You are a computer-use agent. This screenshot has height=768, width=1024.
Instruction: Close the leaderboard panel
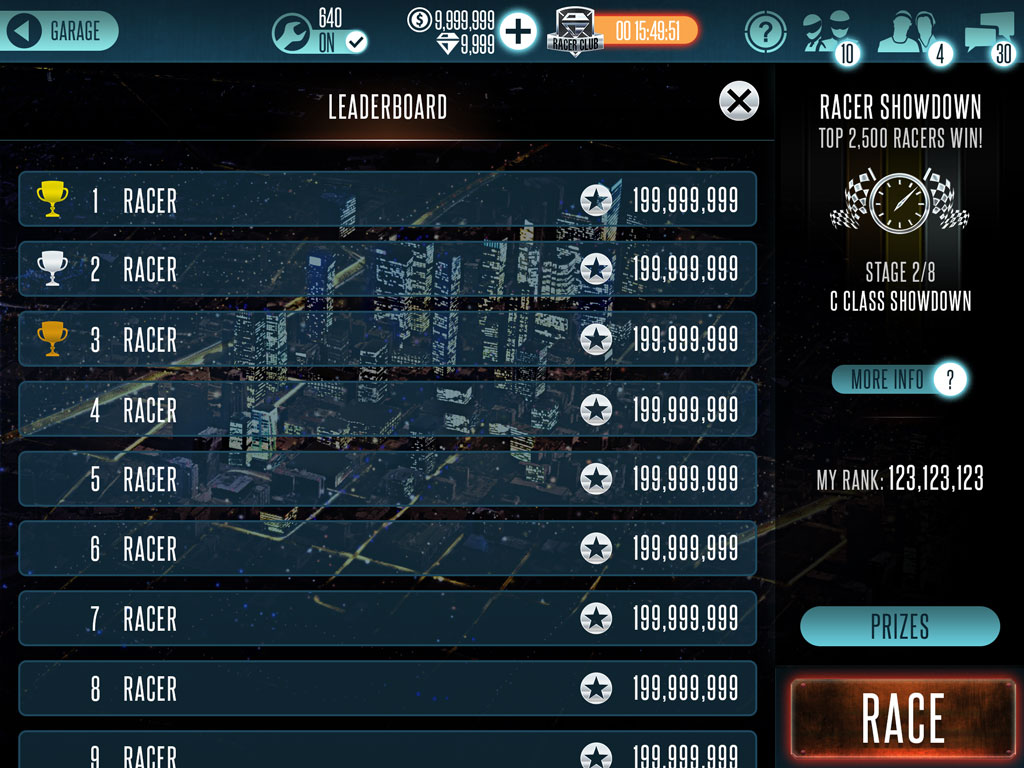(739, 101)
